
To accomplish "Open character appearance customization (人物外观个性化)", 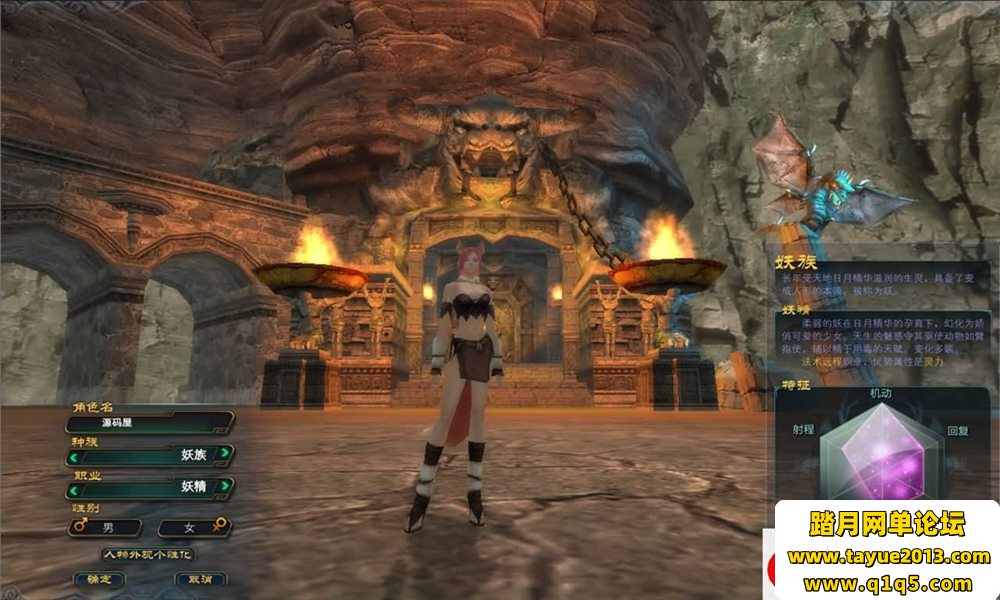I will (148, 554).
